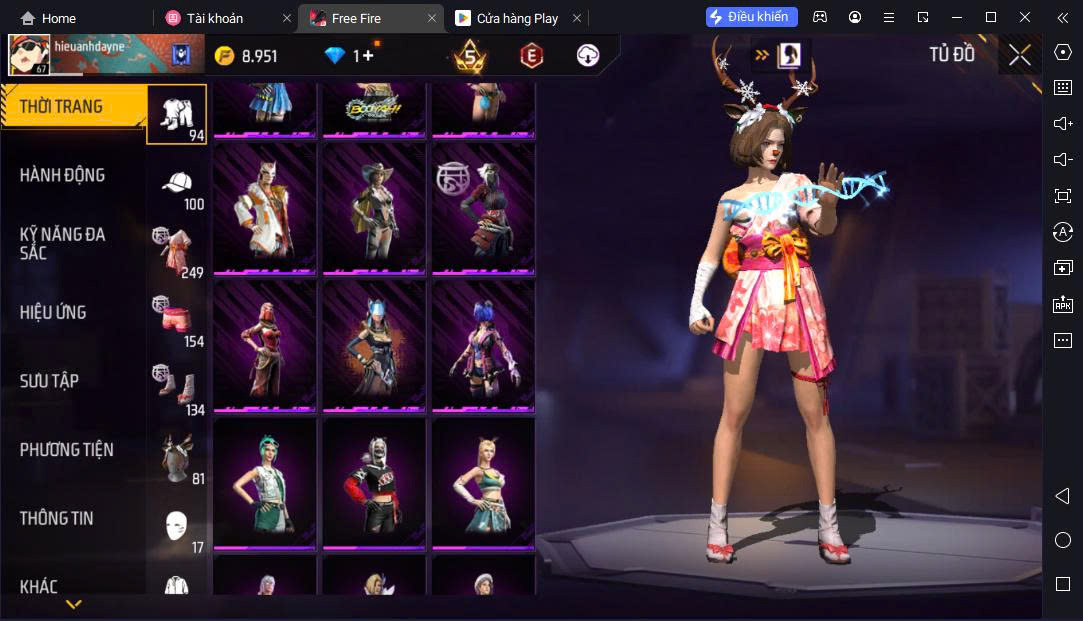The height and width of the screenshot is (621, 1083).
Task: Open the PHƯƠNG TIỆN tab
Action: (x=66, y=450)
